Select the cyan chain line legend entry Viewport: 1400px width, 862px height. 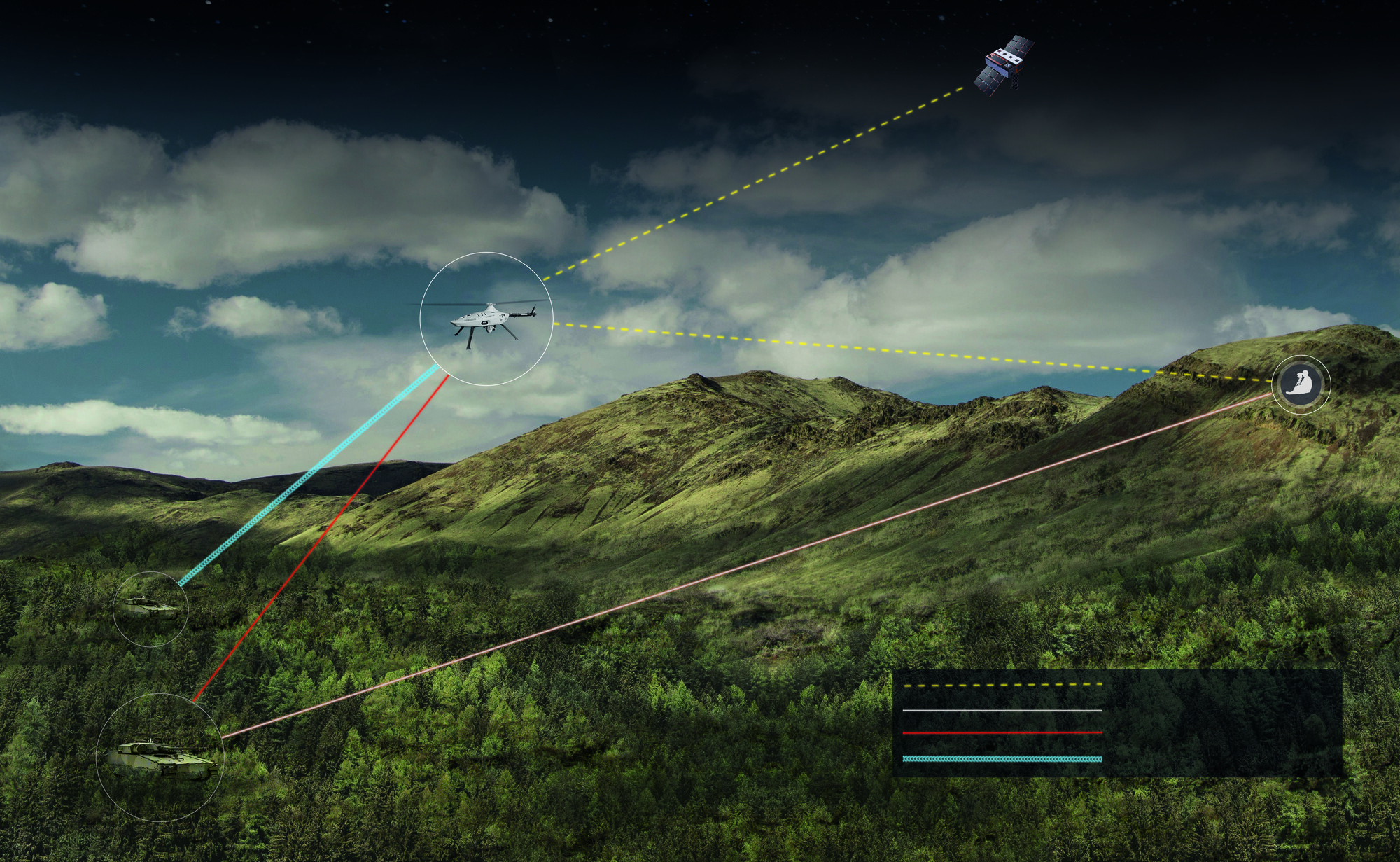coord(1002,759)
